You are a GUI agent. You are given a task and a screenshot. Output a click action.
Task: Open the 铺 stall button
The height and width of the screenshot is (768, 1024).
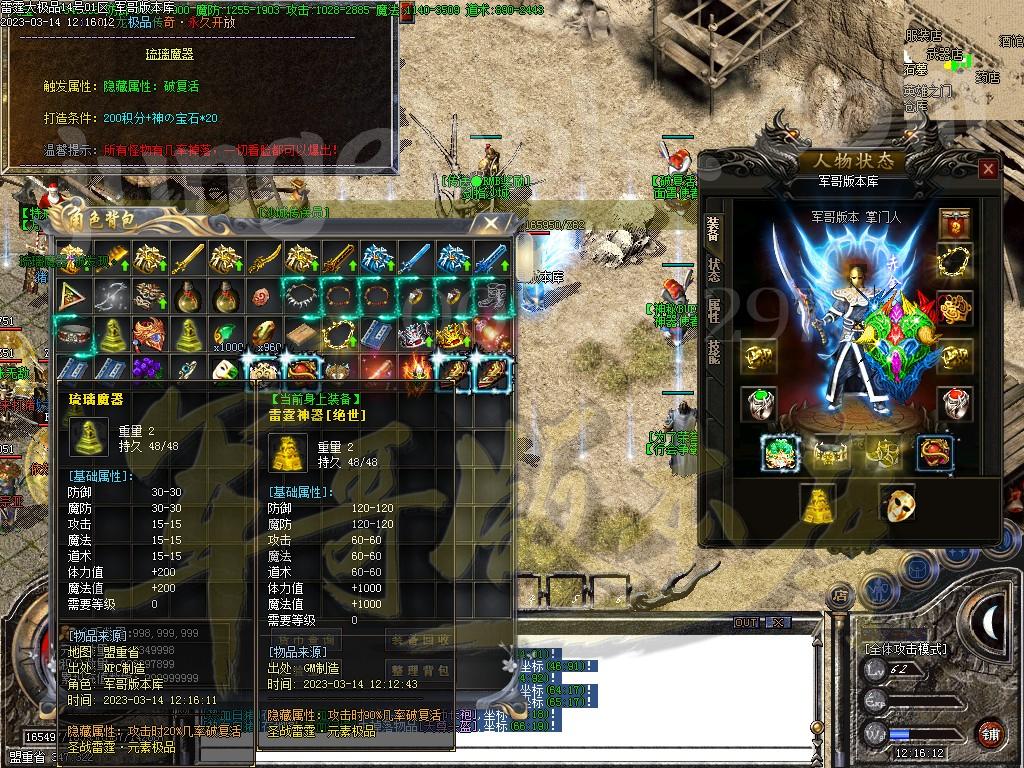990,733
